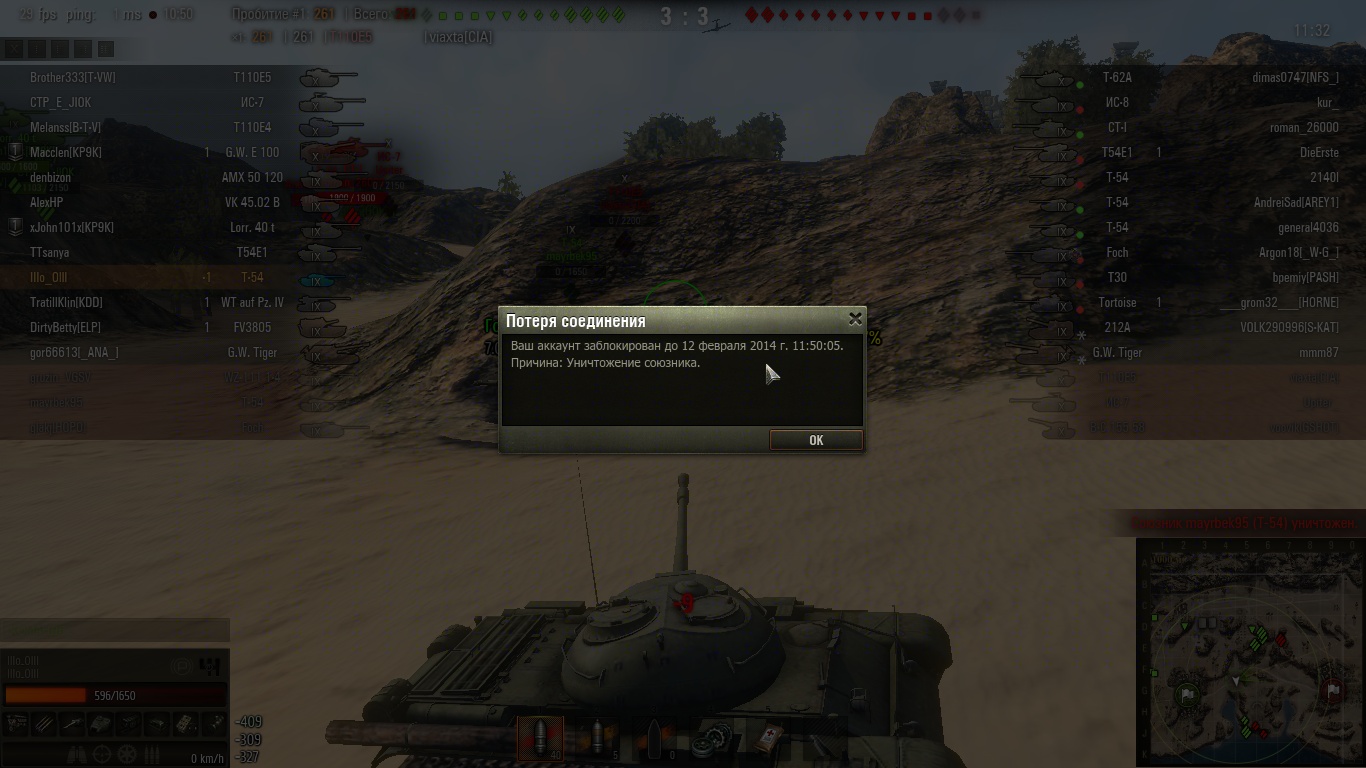Select the second shell slot with 5 rounds
The image size is (1366, 768).
point(598,739)
